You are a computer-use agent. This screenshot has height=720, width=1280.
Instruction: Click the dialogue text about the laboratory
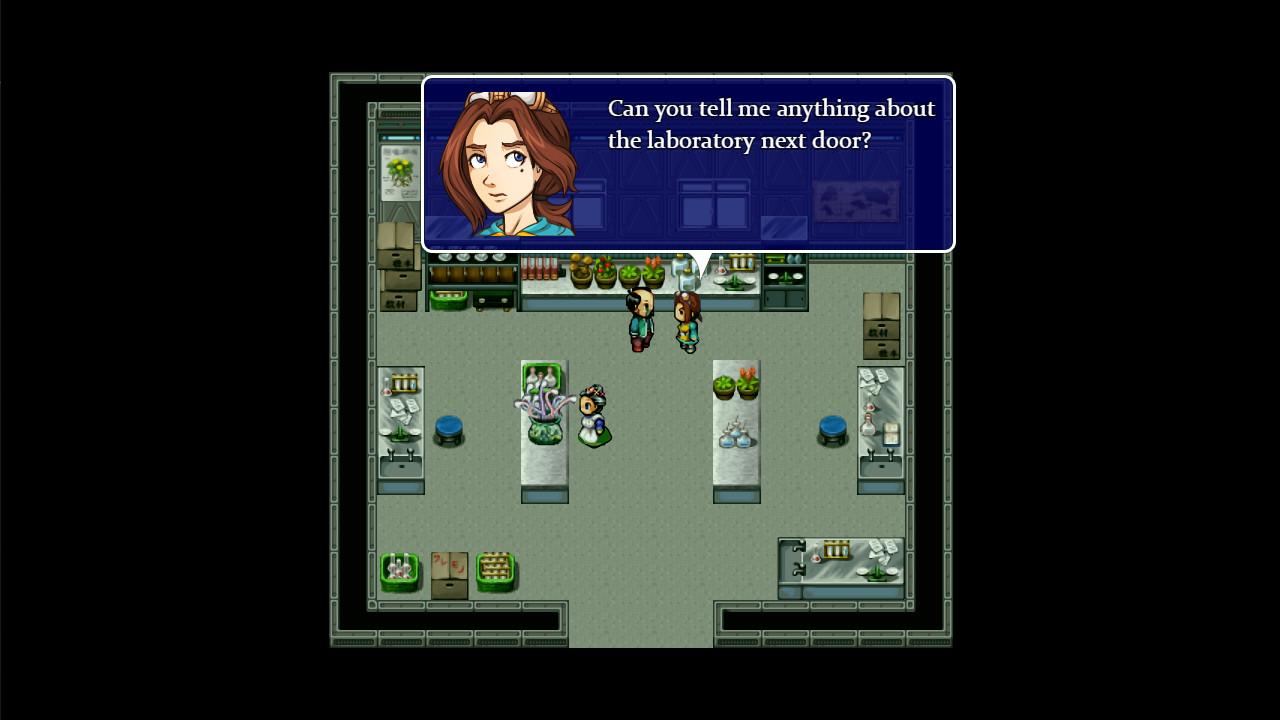coord(770,124)
